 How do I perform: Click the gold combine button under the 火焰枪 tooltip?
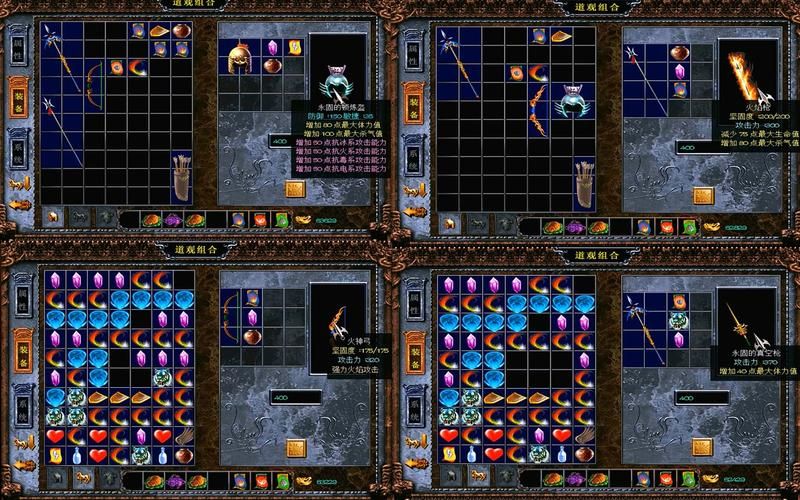701,194
